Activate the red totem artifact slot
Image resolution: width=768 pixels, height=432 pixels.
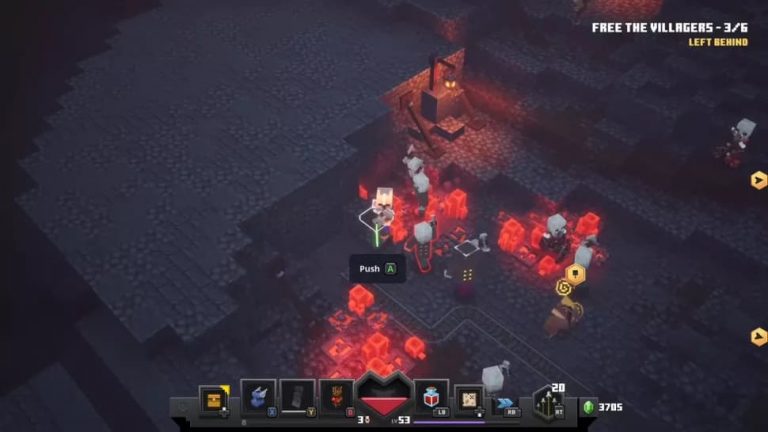pyautogui.click(x=336, y=397)
